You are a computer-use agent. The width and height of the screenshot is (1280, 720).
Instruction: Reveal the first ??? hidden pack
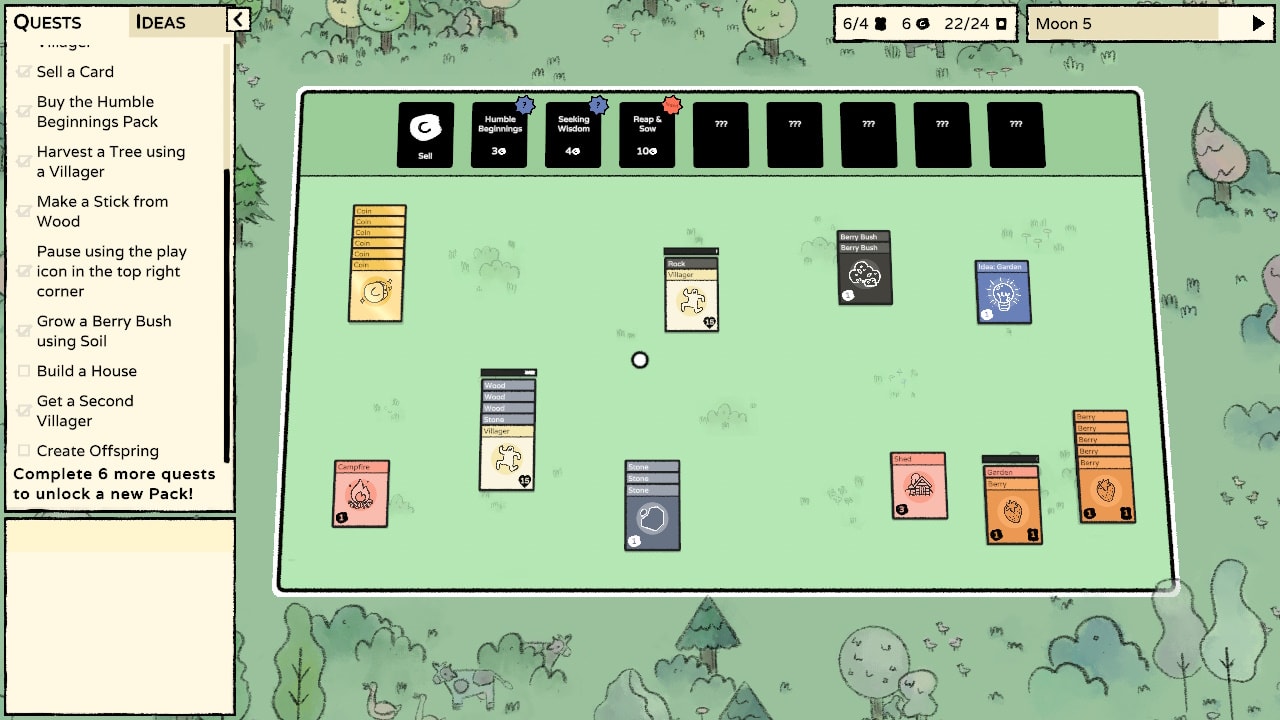[x=720, y=135]
